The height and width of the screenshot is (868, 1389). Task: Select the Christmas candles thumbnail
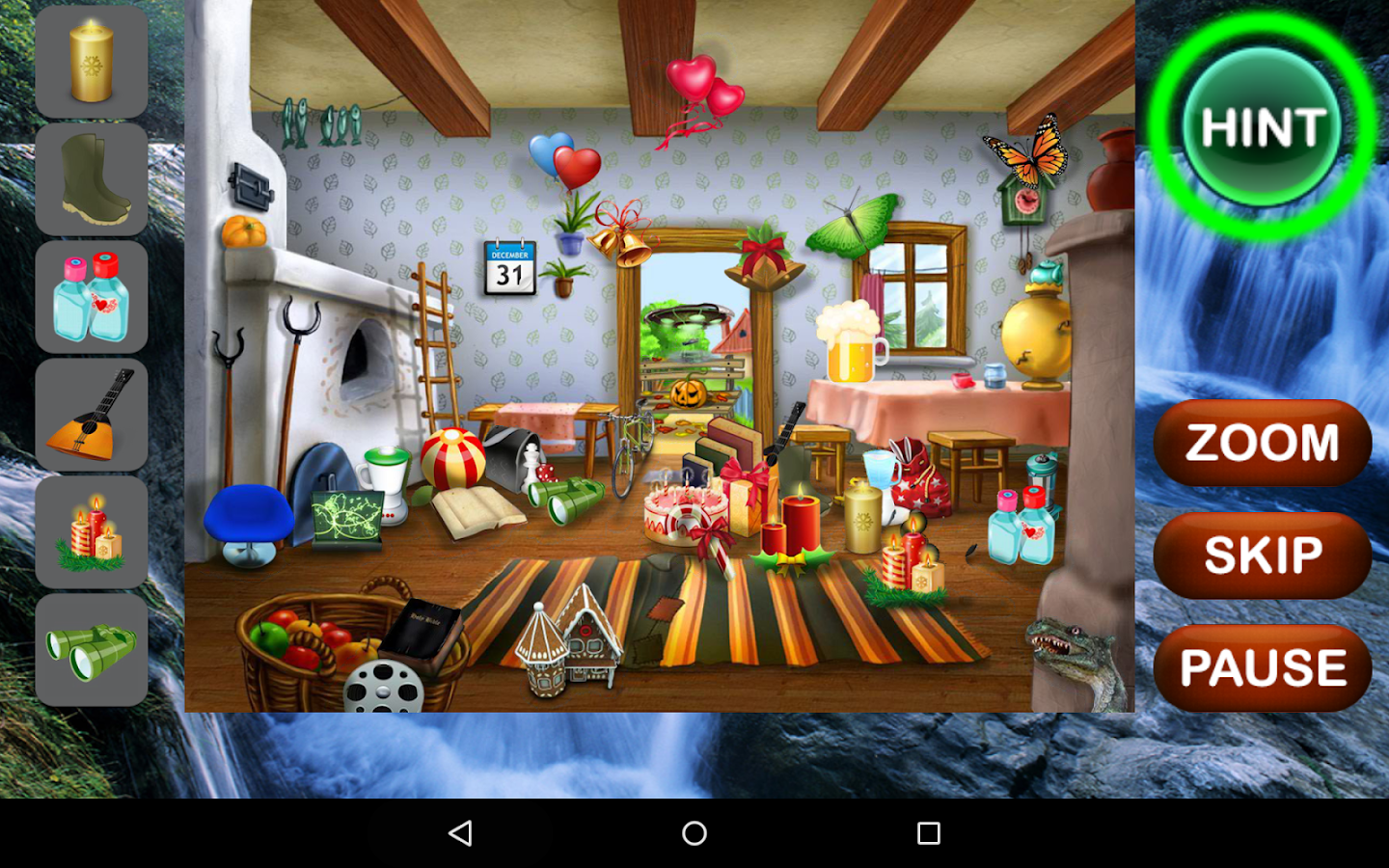tap(92, 531)
